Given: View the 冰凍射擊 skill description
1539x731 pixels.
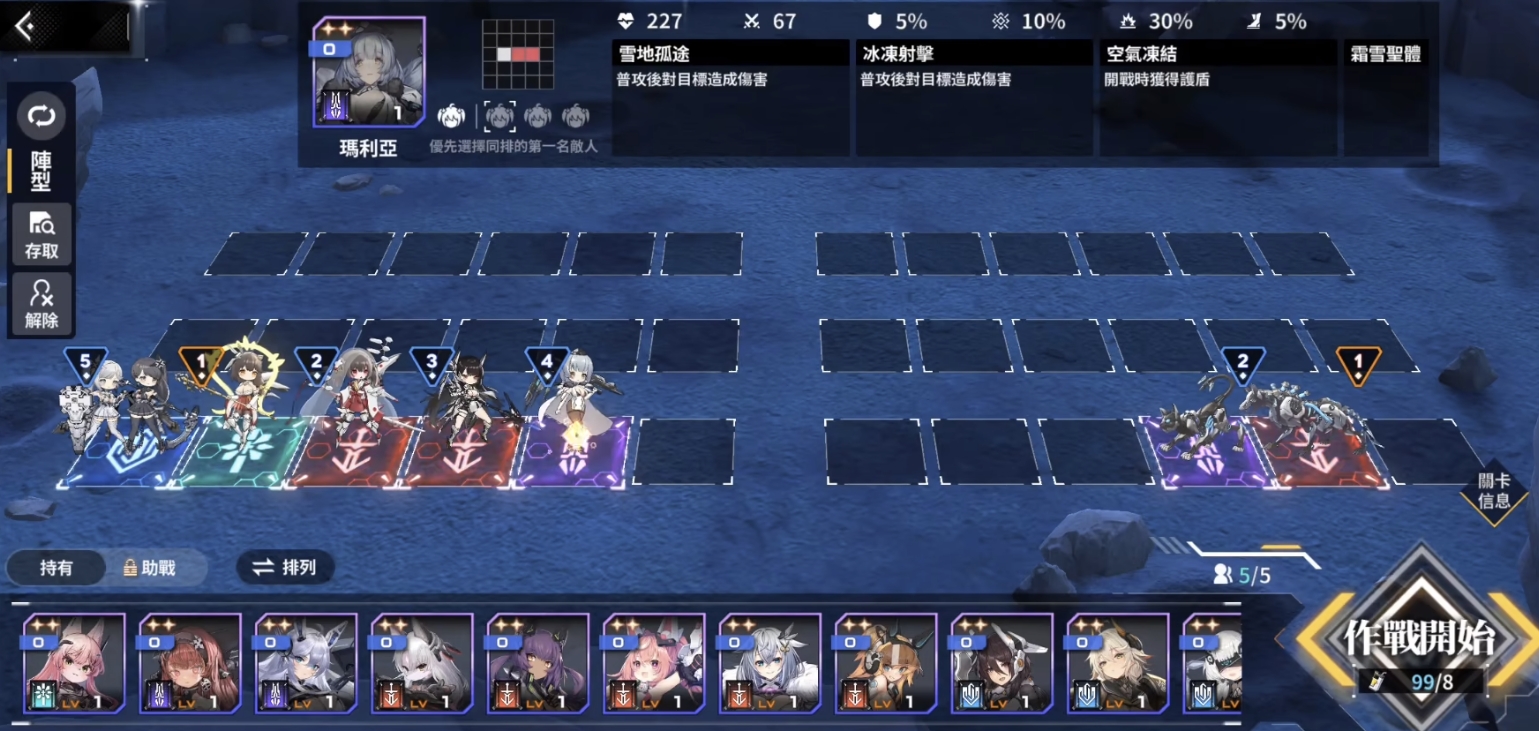Looking at the screenshot, I should click(x=974, y=97).
